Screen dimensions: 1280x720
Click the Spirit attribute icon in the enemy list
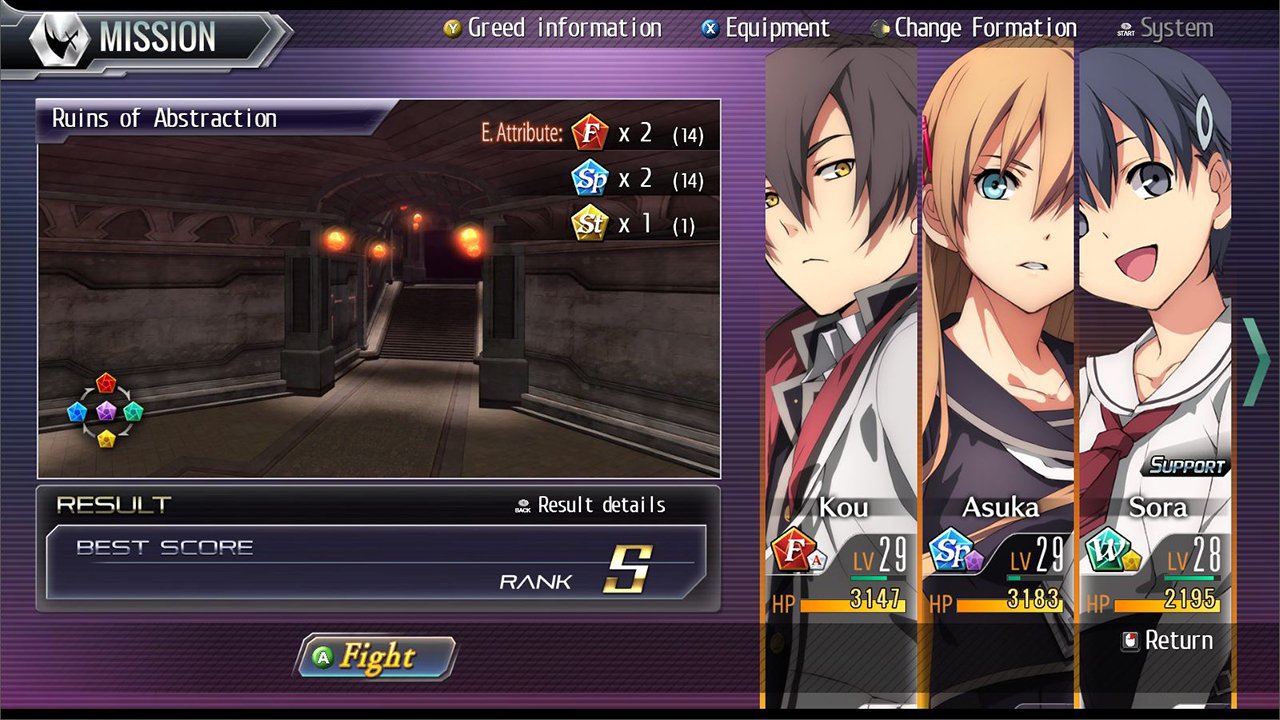click(x=589, y=178)
